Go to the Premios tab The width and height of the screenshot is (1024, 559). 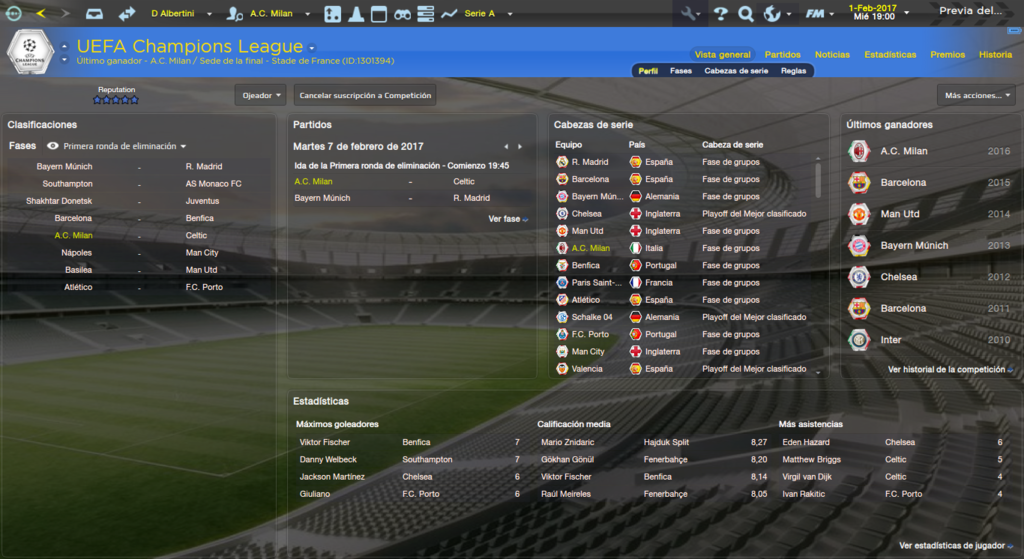tap(947, 54)
